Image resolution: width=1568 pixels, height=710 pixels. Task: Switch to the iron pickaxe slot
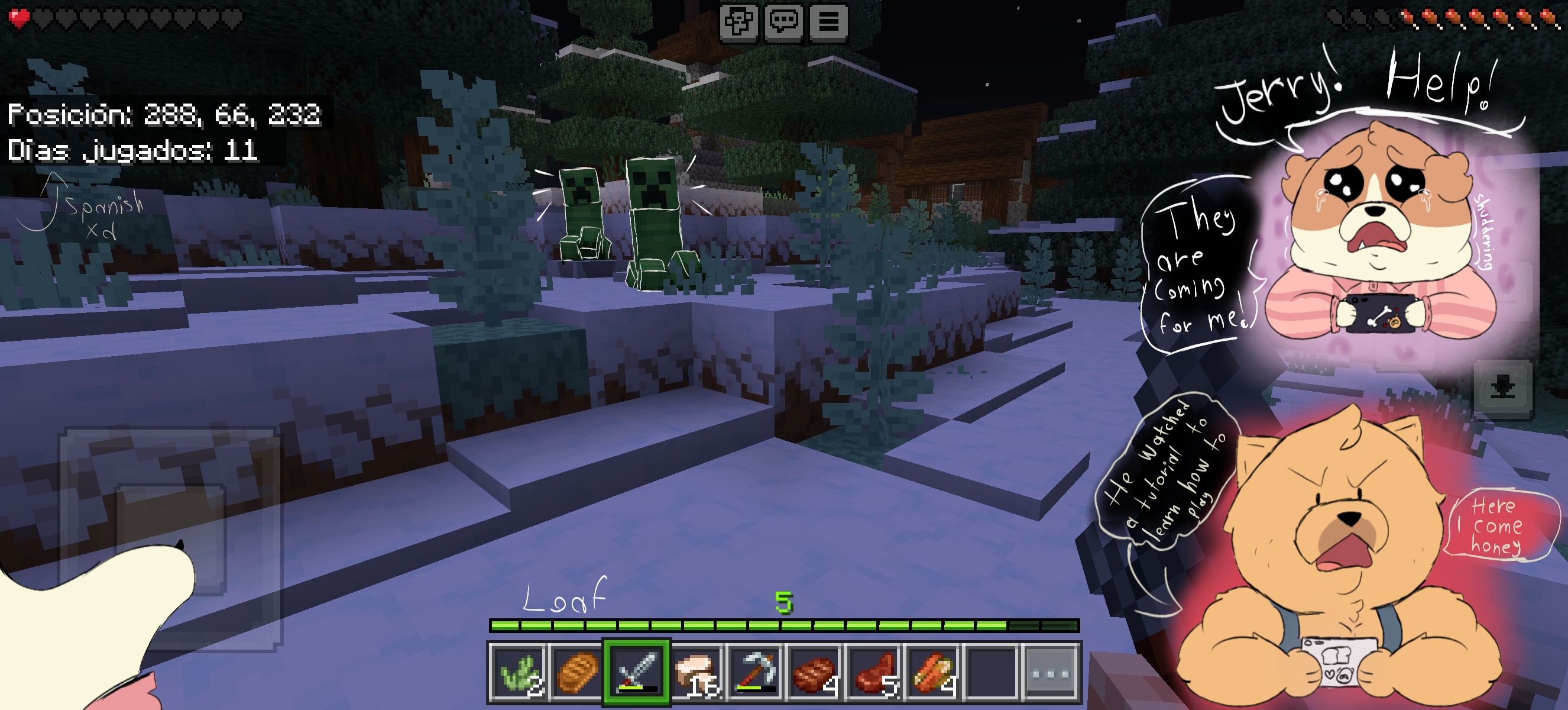coord(756,673)
